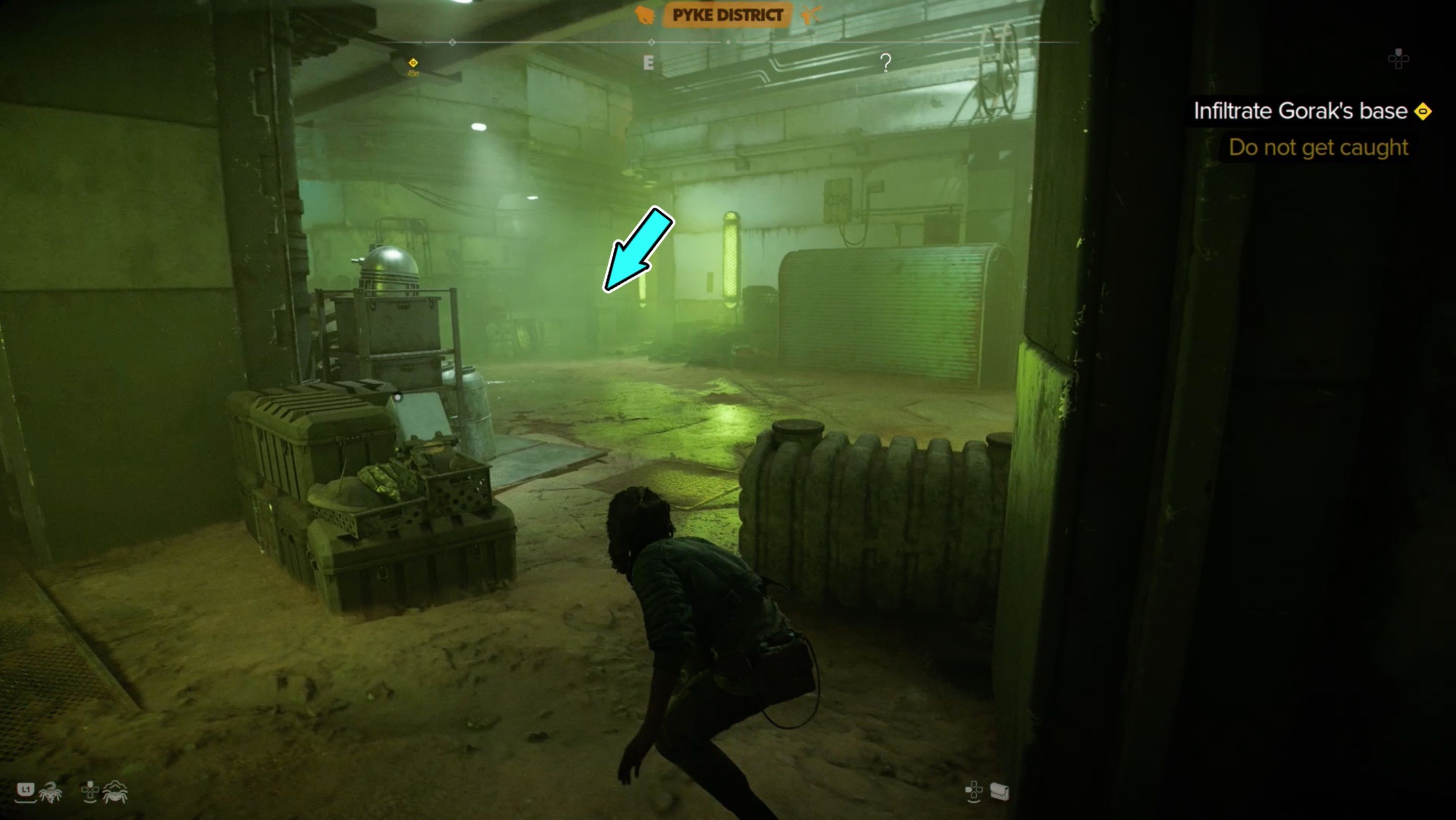1456x820 pixels.
Task: Expand the center diamond node on the compass line
Action: coord(653,41)
